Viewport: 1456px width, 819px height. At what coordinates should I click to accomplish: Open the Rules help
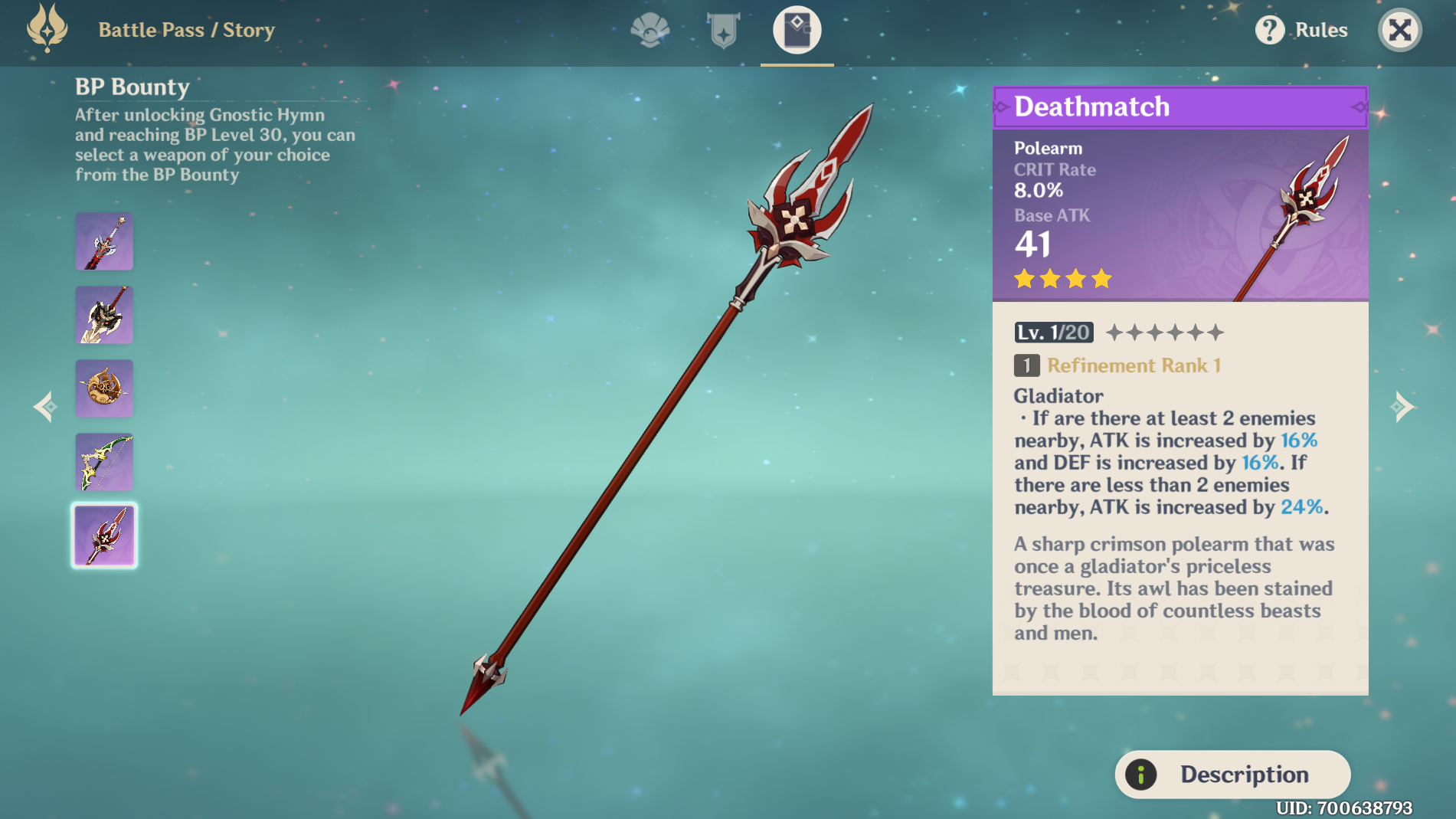pos(1301,31)
